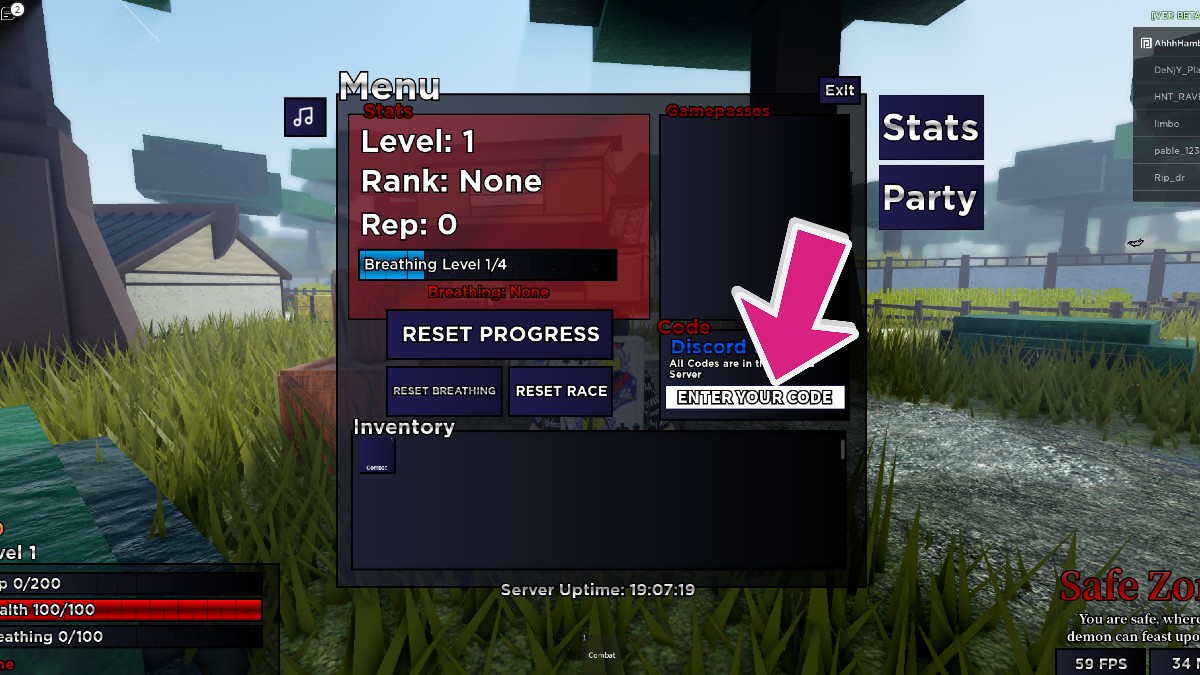Select player Rip_dr in the player list
This screenshot has height=675, width=1200.
(1168, 178)
